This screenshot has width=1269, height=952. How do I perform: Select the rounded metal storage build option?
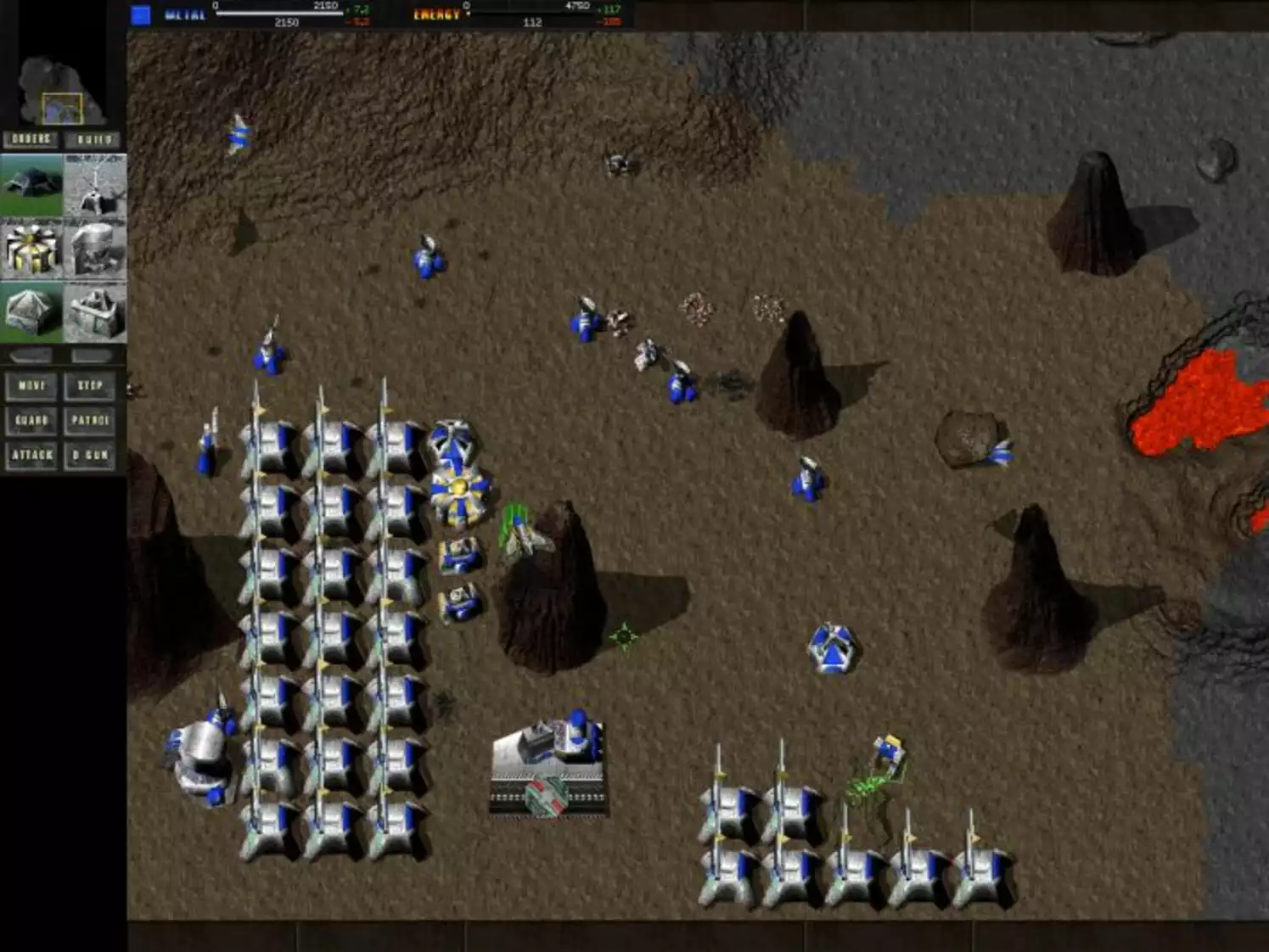click(x=95, y=246)
